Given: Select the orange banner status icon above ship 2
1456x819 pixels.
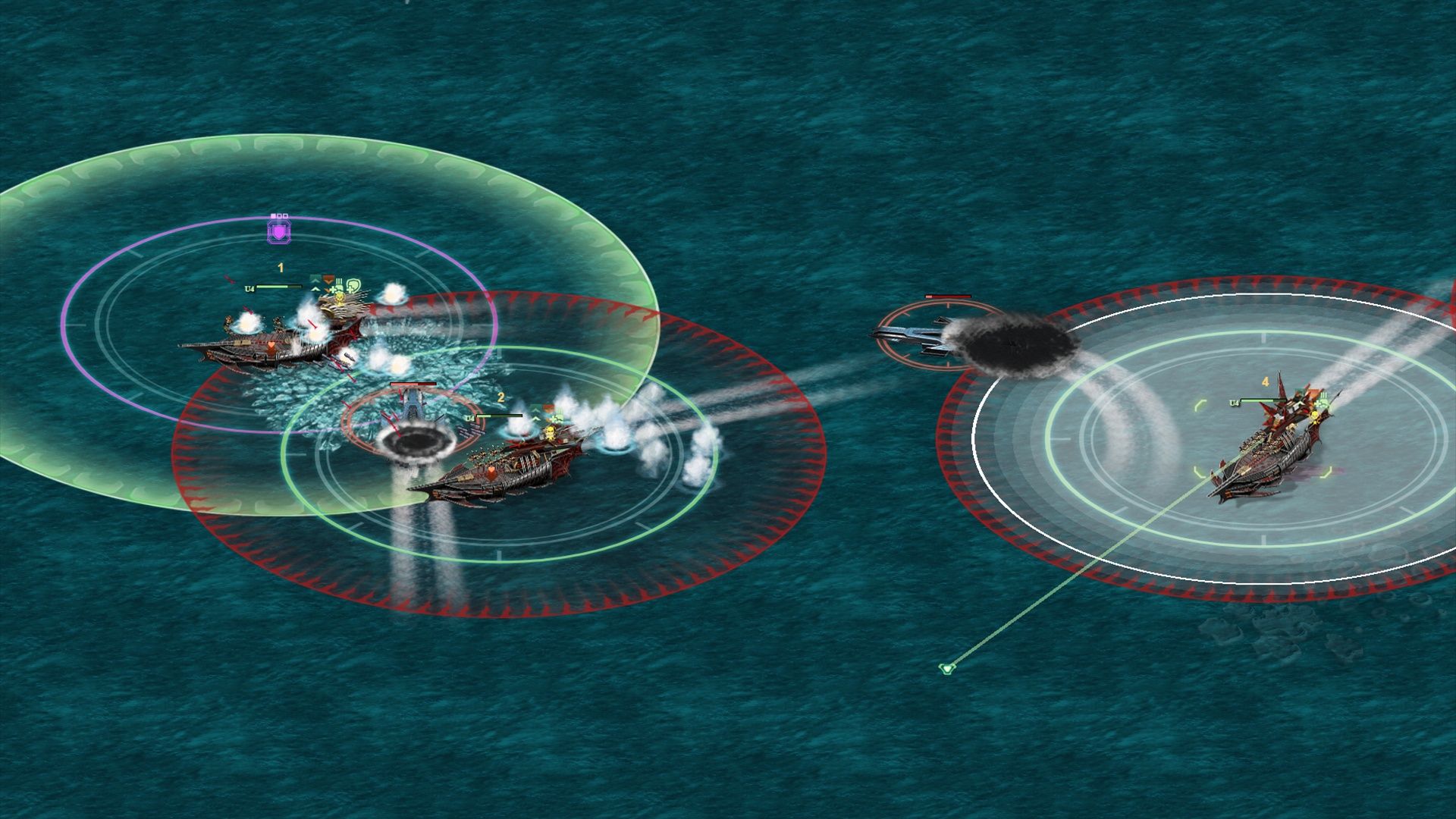Looking at the screenshot, I should [x=548, y=406].
